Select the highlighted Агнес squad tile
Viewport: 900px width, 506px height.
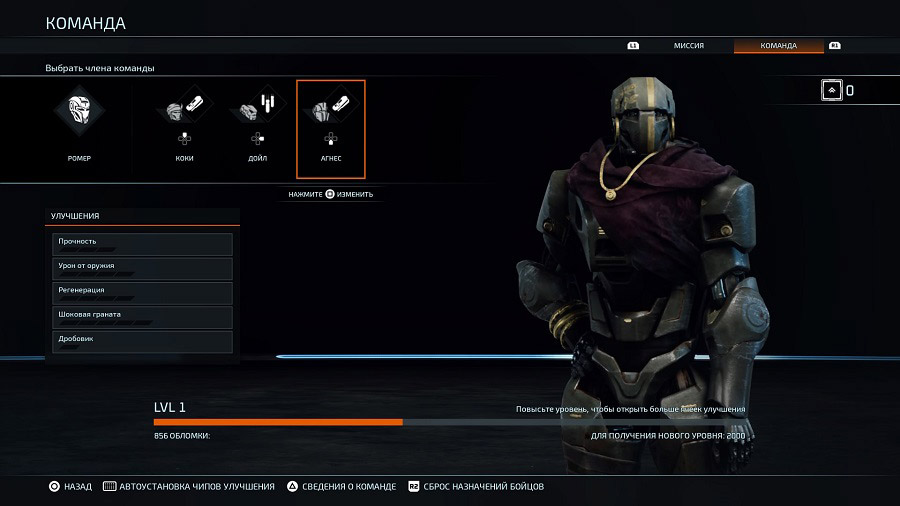pyautogui.click(x=331, y=128)
